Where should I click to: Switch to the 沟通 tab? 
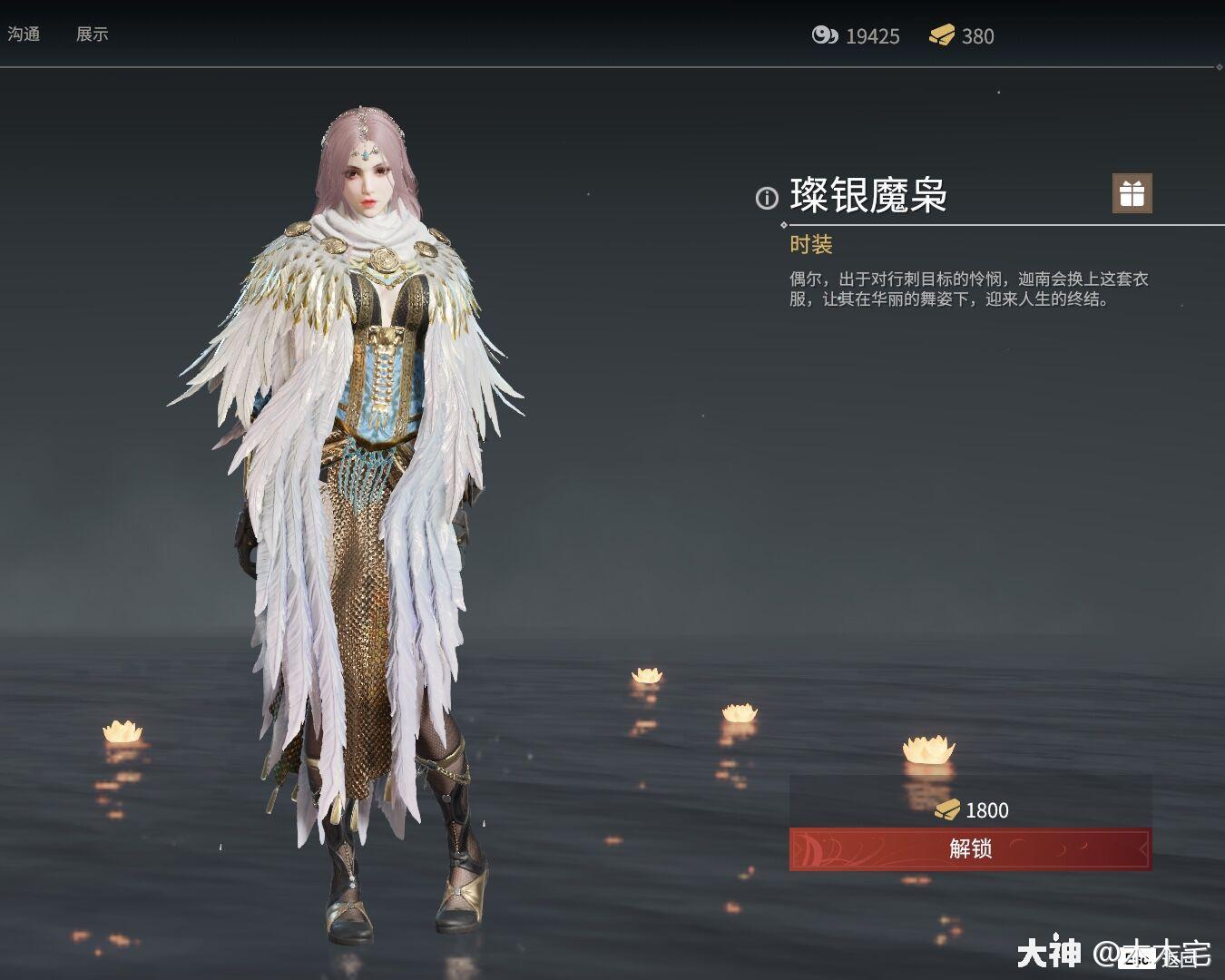tap(24, 34)
